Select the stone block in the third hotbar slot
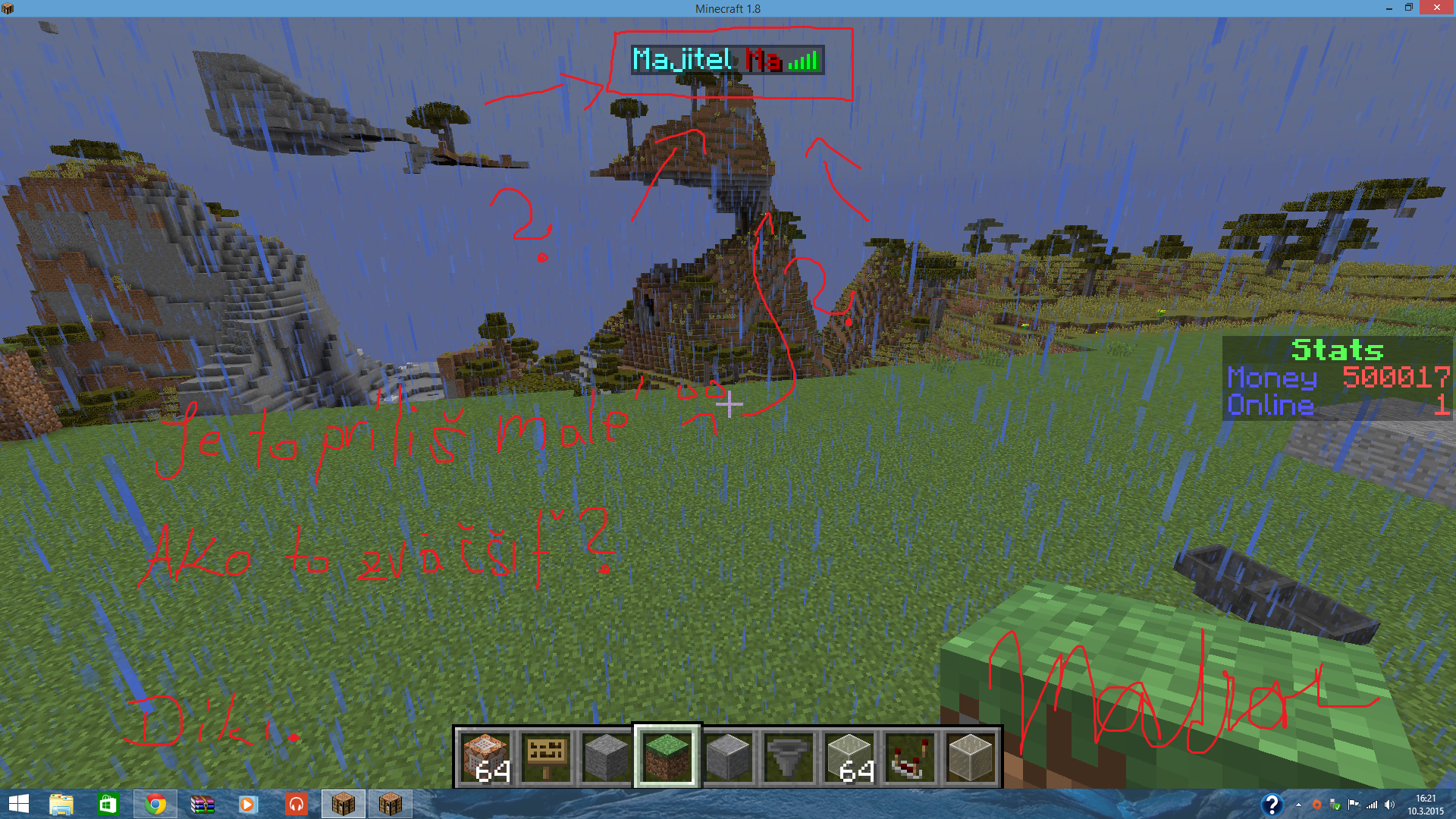 [607, 755]
